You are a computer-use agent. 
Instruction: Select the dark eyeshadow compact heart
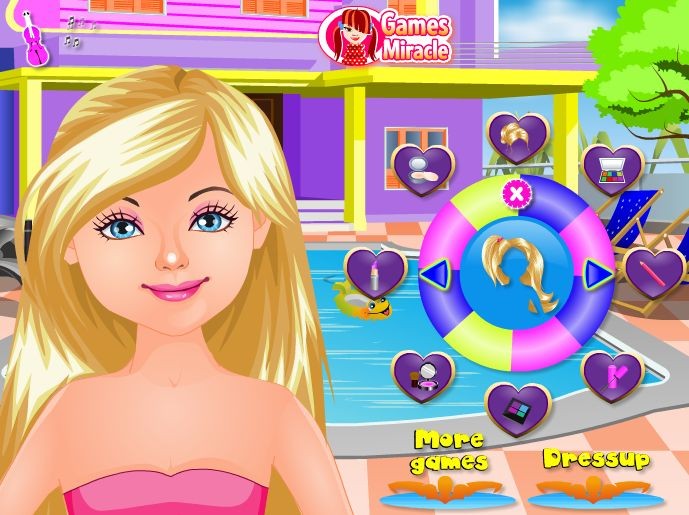point(517,405)
